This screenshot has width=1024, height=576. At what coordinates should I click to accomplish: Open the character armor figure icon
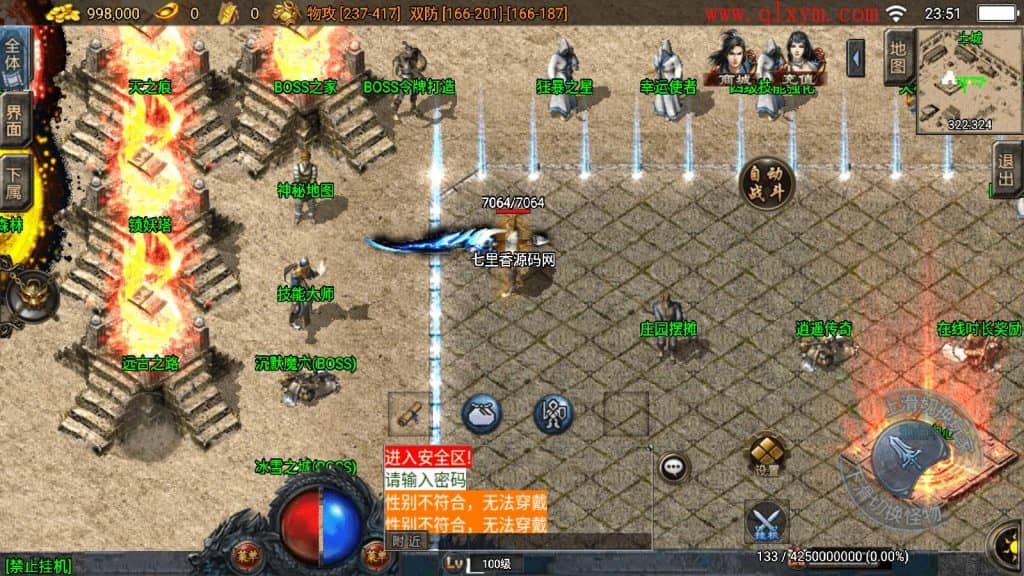point(552,413)
